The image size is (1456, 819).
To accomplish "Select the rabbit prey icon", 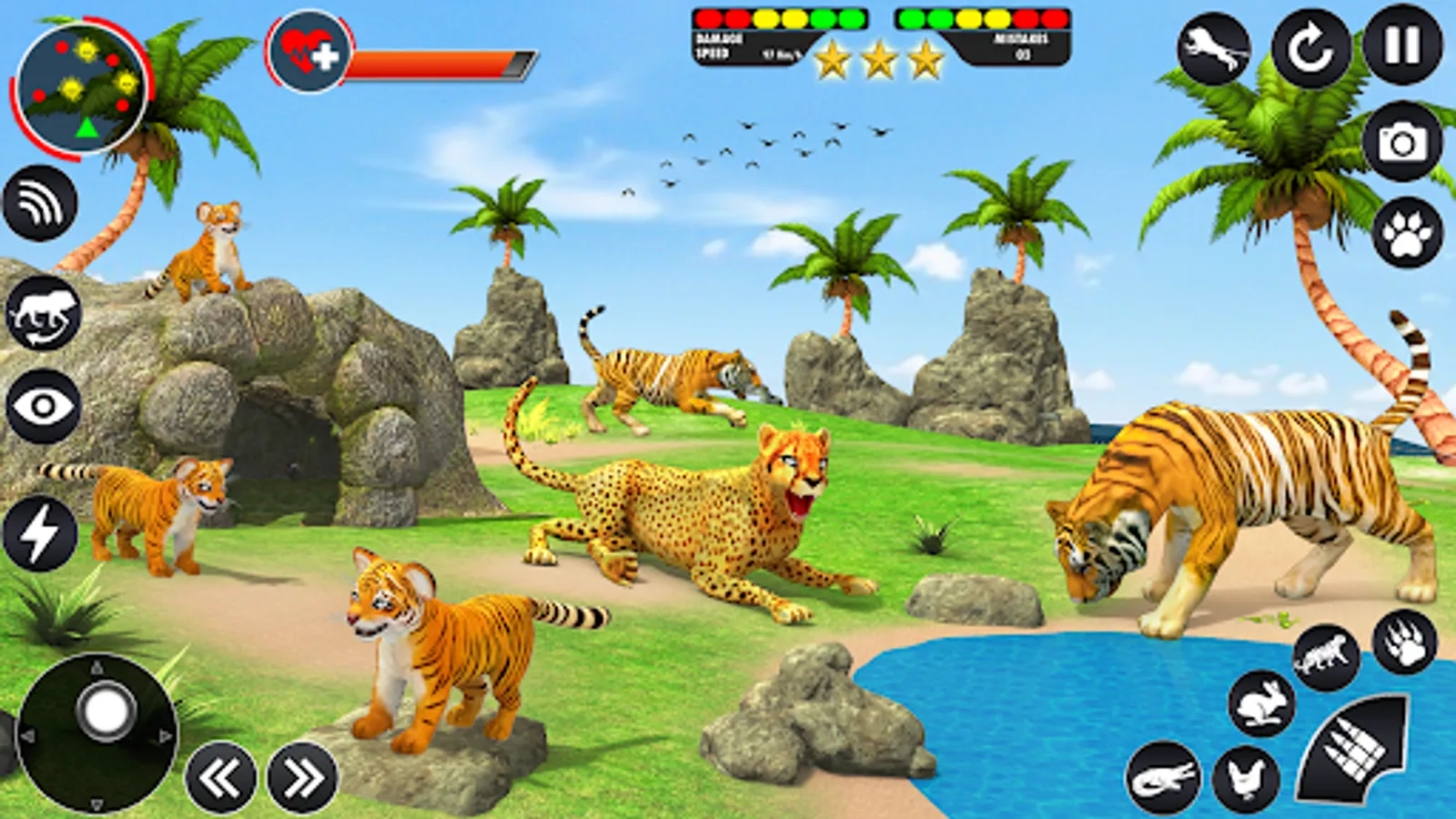I will coord(1261,703).
